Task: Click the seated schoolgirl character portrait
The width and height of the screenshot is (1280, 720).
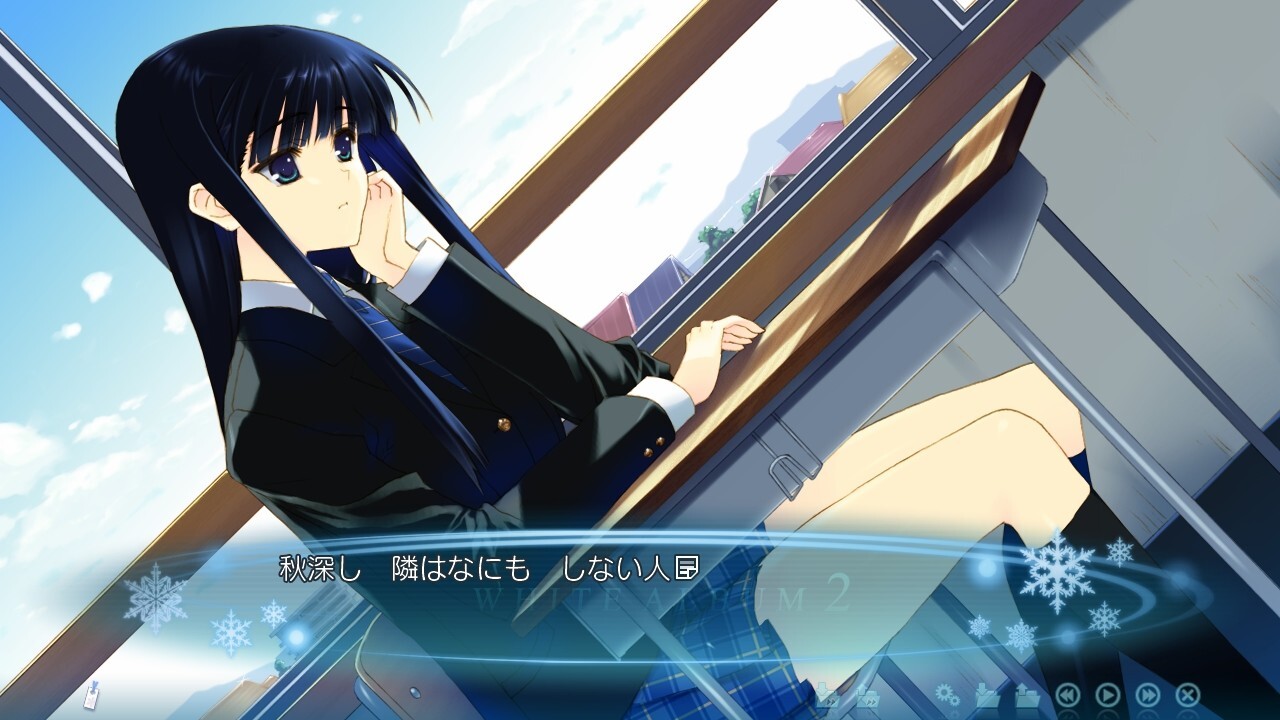Action: (x=400, y=300)
